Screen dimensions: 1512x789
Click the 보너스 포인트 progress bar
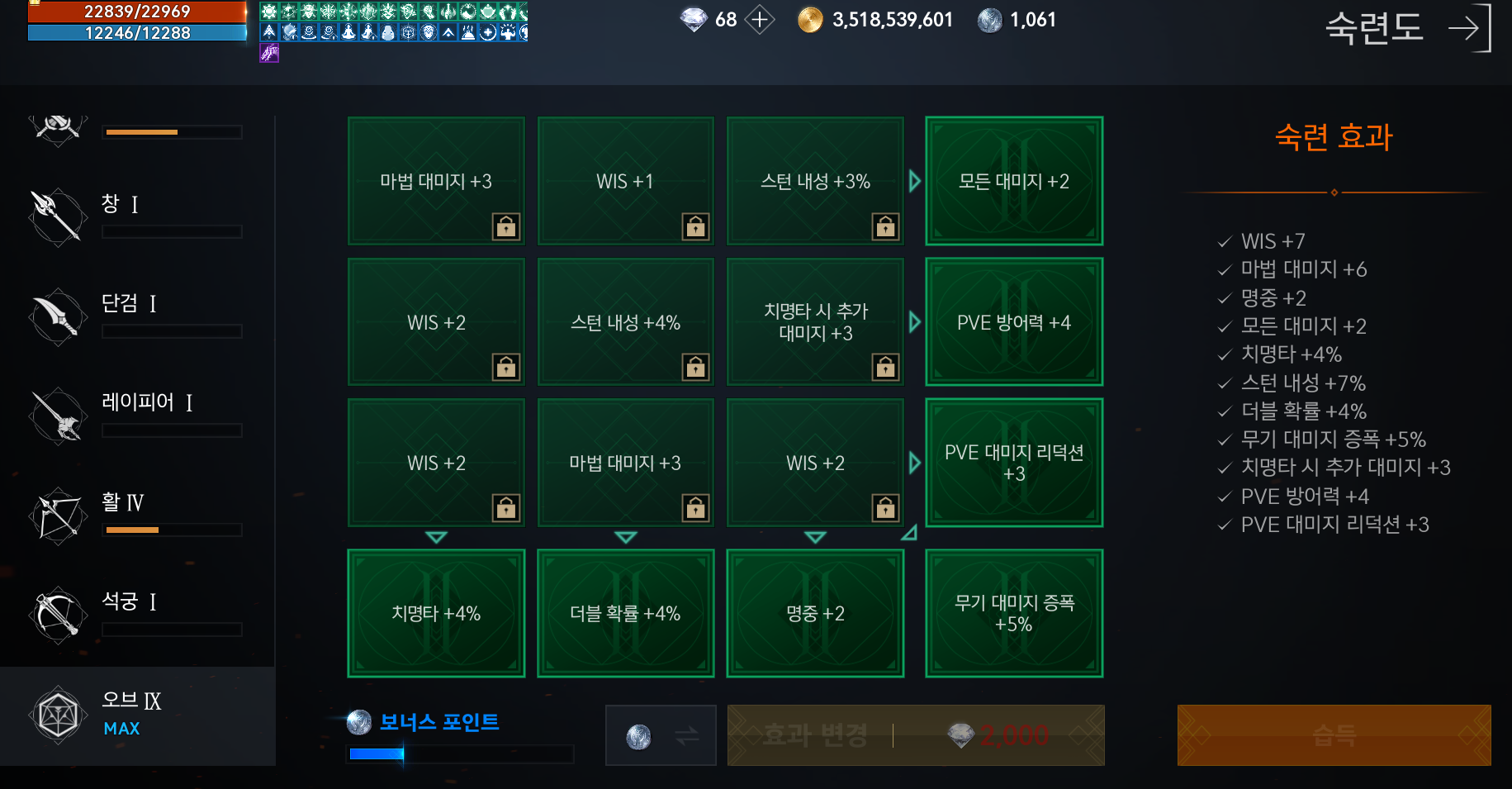[x=459, y=753]
